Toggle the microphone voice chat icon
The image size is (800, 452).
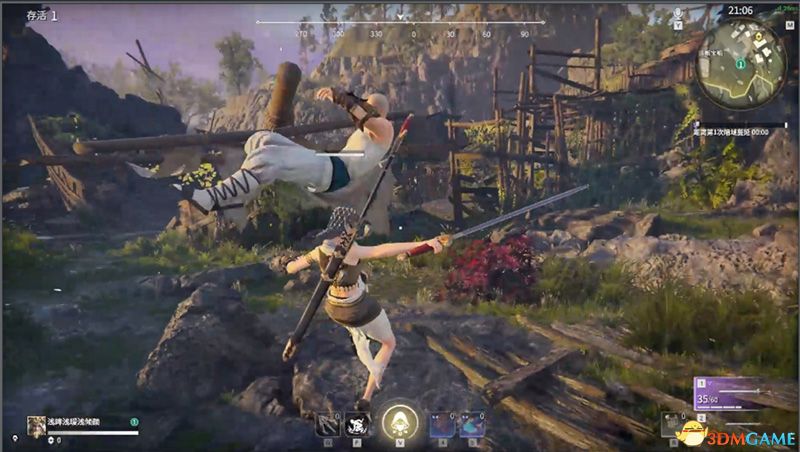tap(678, 15)
